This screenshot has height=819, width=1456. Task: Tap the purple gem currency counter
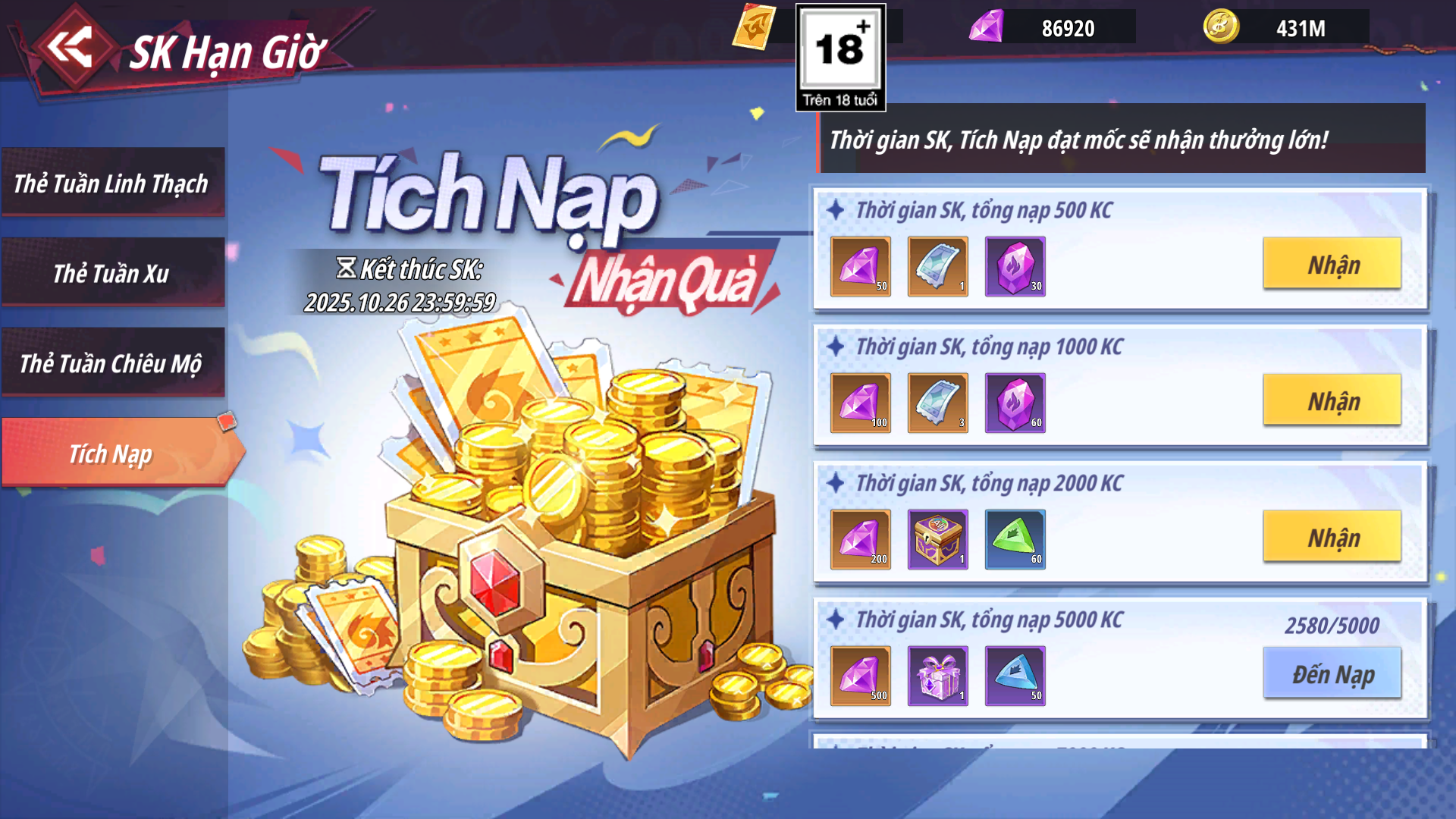coord(1053,27)
